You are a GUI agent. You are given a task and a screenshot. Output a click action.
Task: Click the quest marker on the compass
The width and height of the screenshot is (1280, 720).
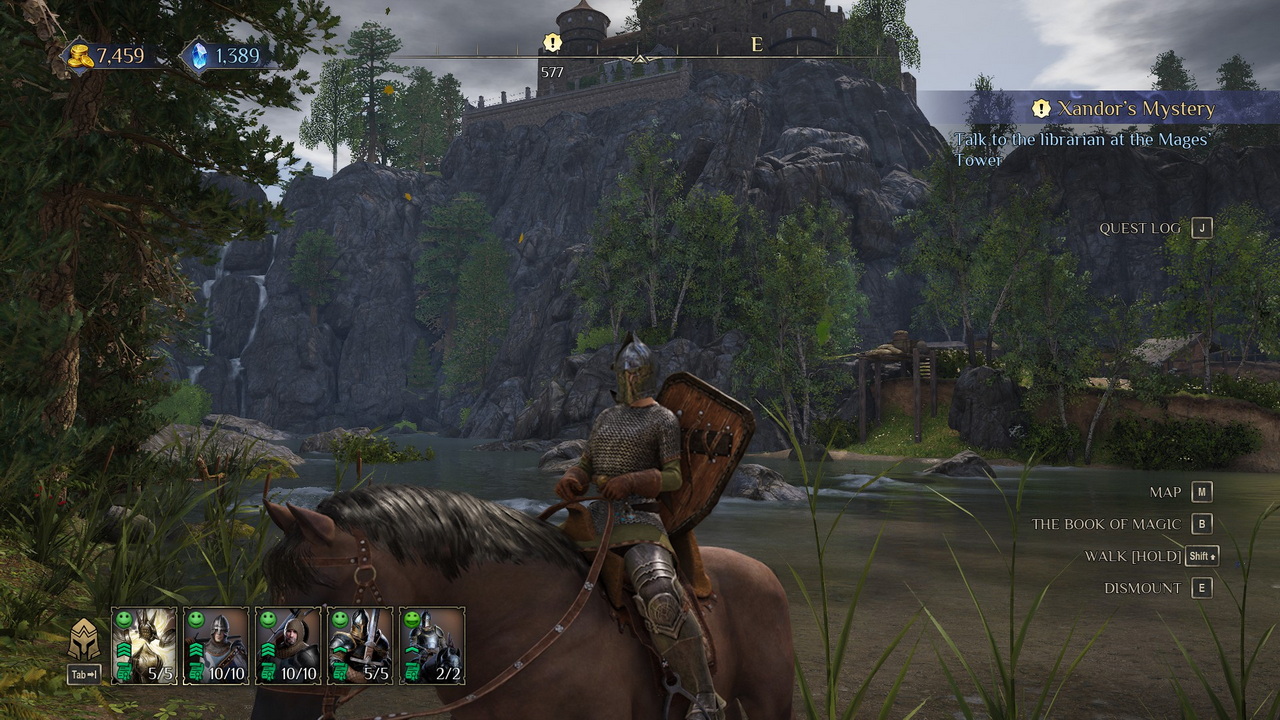[x=552, y=42]
